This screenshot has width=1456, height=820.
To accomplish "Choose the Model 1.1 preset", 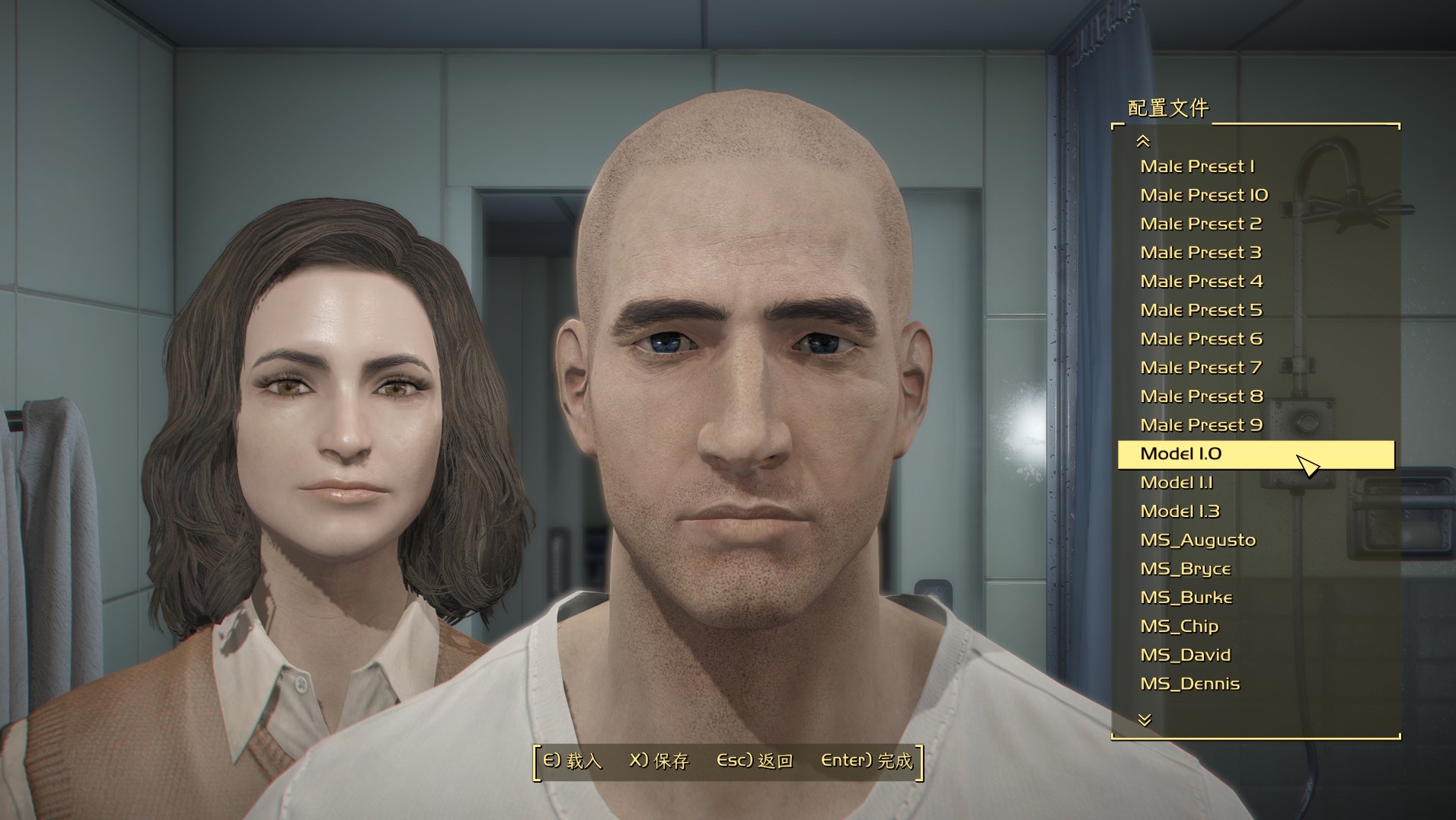I will coord(1177,483).
